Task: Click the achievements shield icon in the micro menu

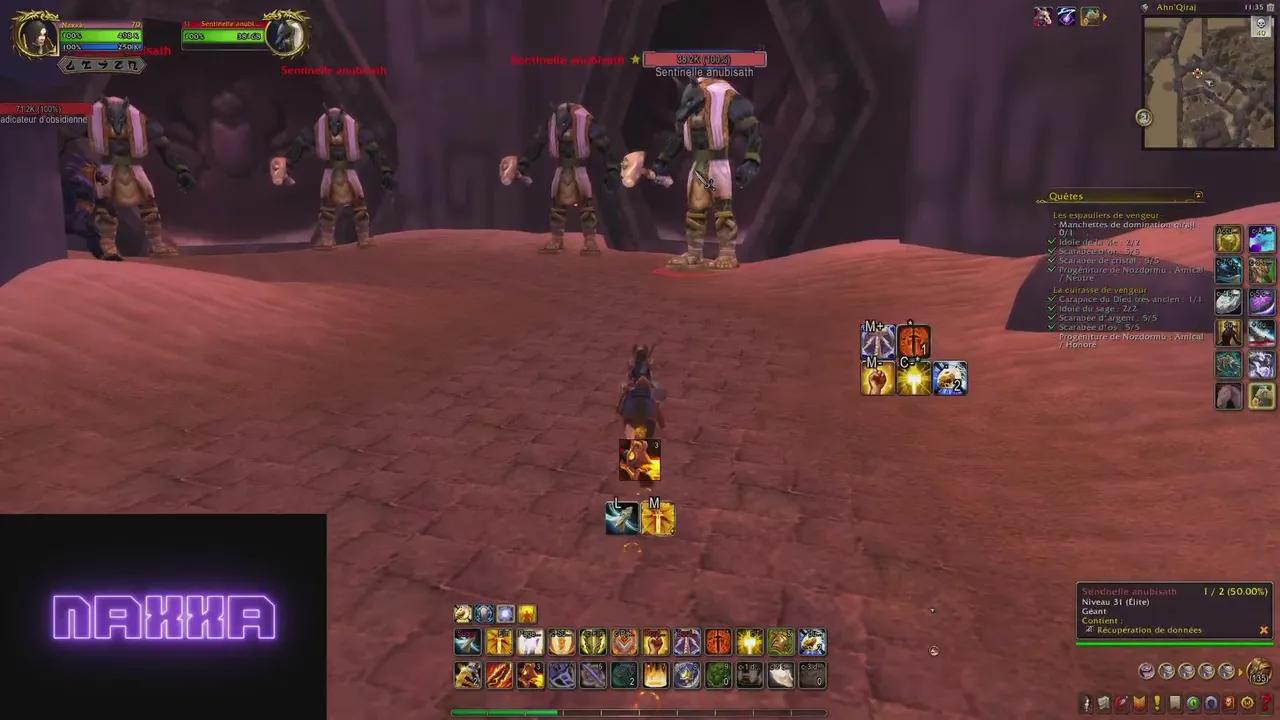Action: pos(1139,702)
